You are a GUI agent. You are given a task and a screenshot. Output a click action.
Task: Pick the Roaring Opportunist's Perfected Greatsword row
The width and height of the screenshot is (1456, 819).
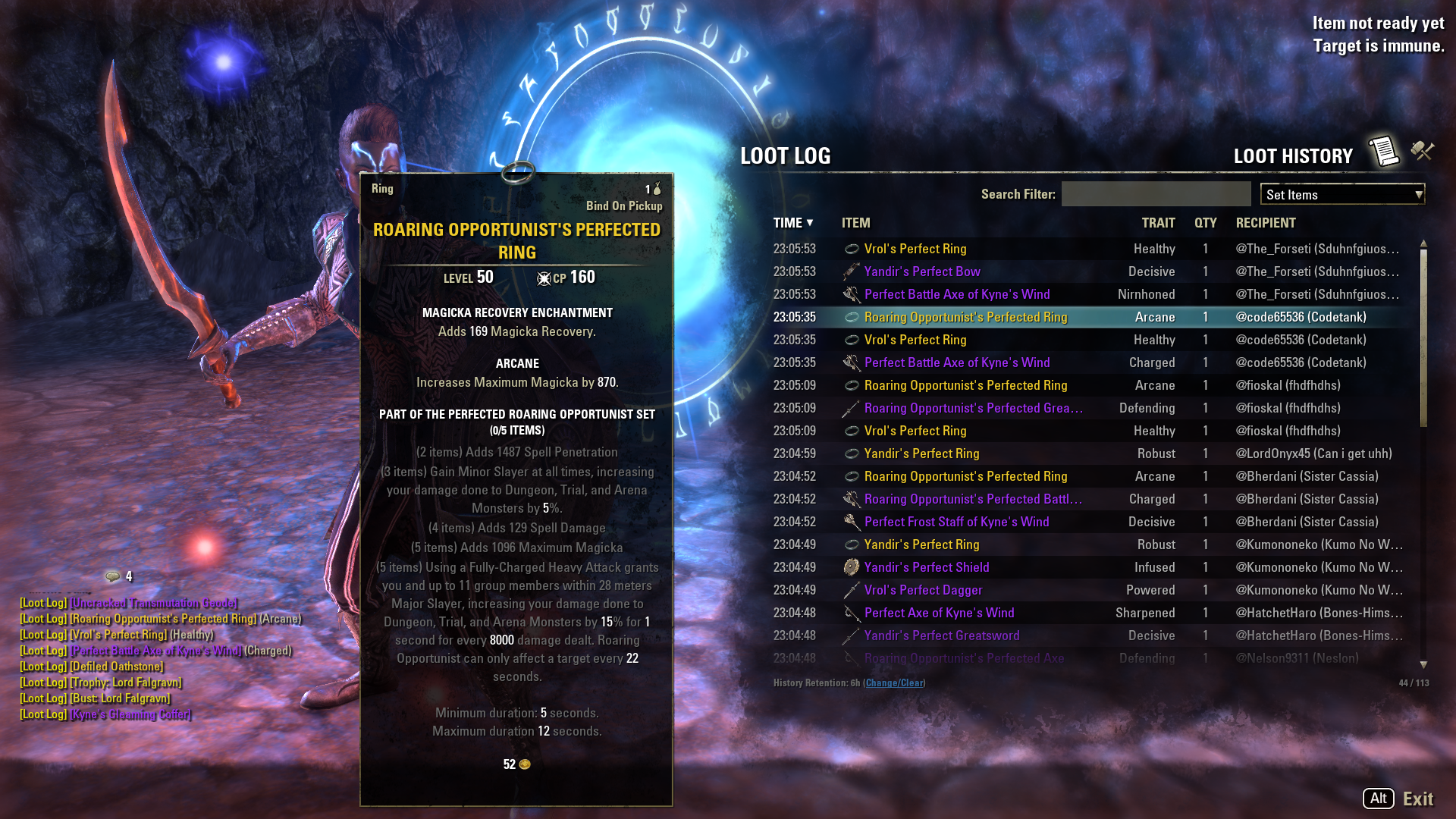click(x=973, y=408)
